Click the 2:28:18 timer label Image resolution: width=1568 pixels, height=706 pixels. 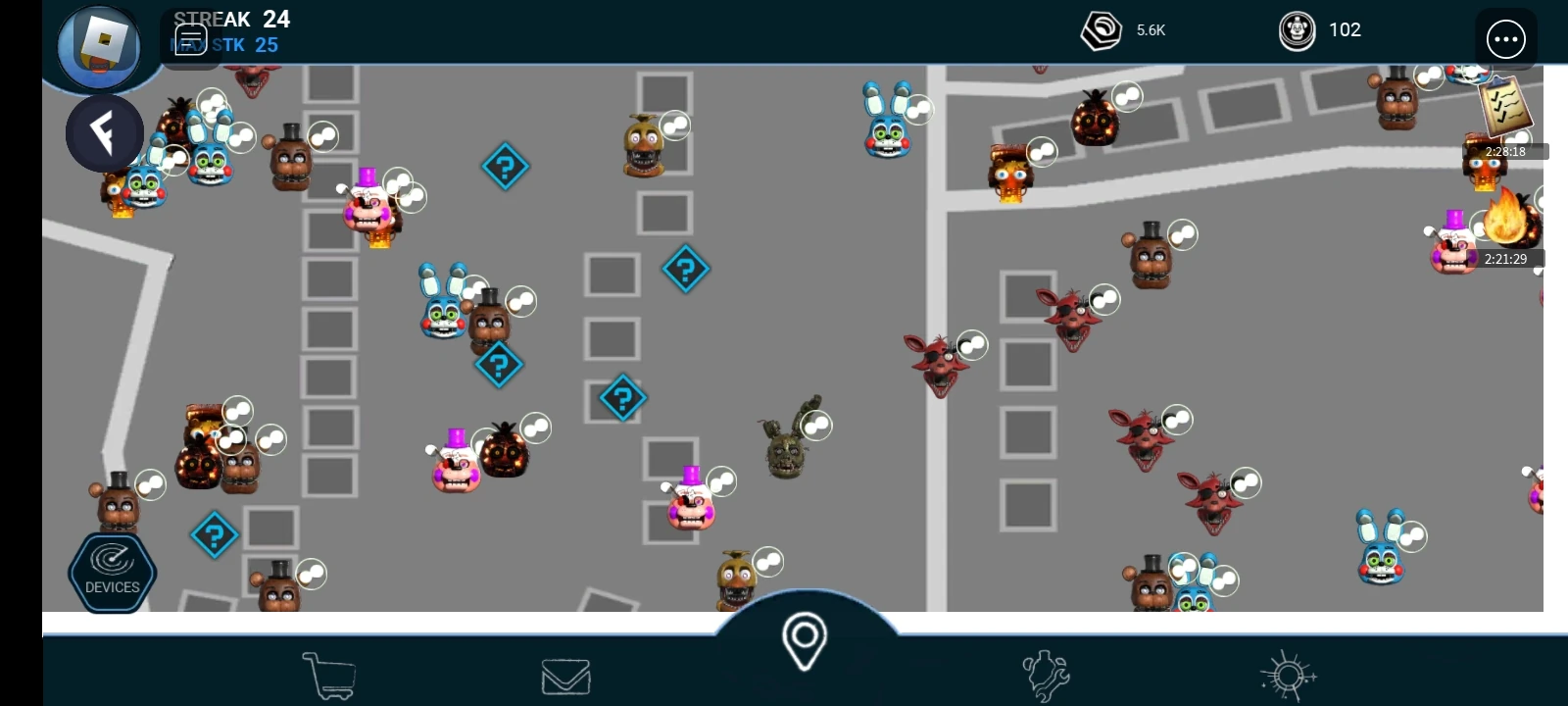point(1504,152)
